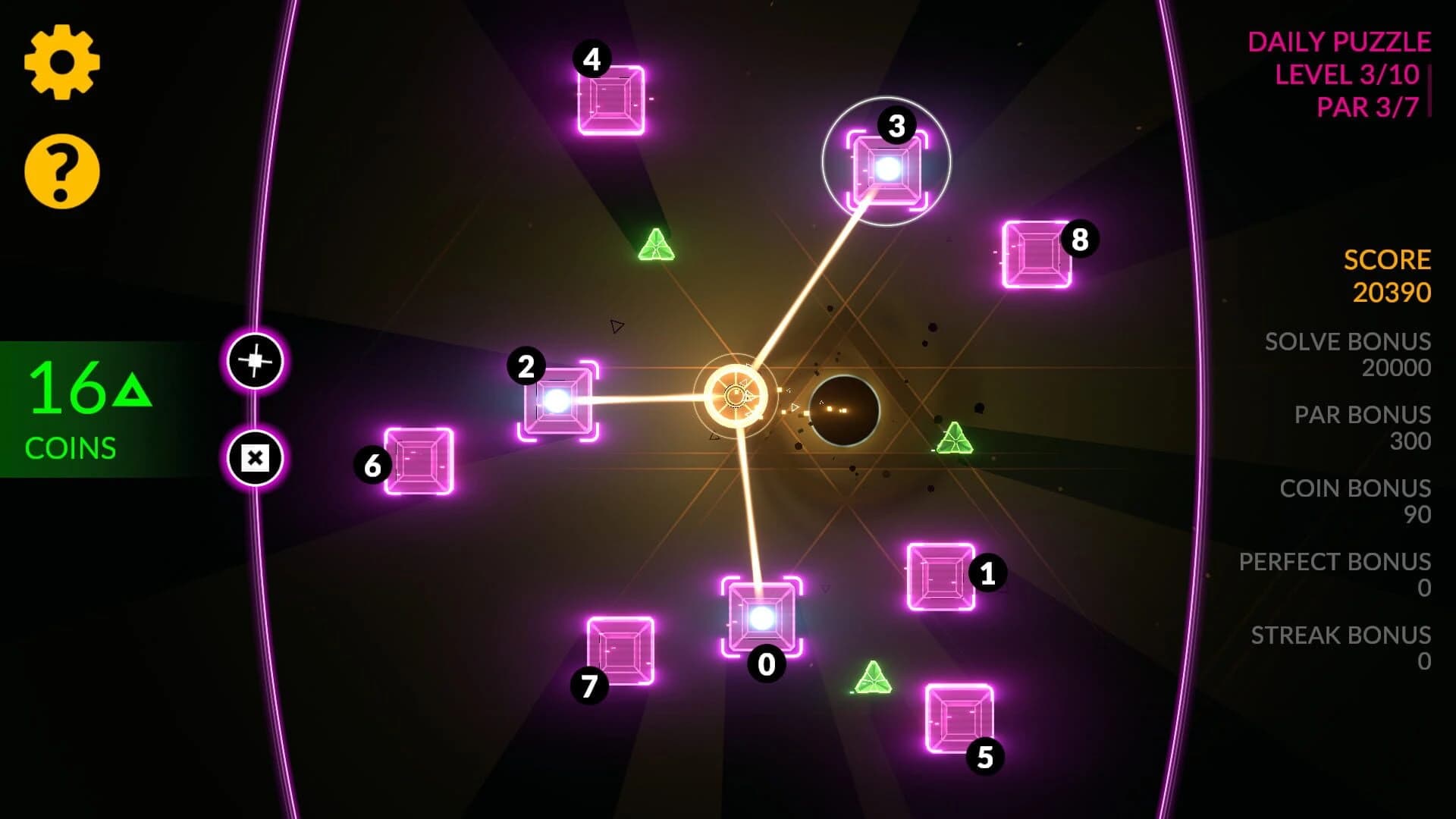Open the settings gear icon
The height and width of the screenshot is (819, 1456).
tap(62, 62)
